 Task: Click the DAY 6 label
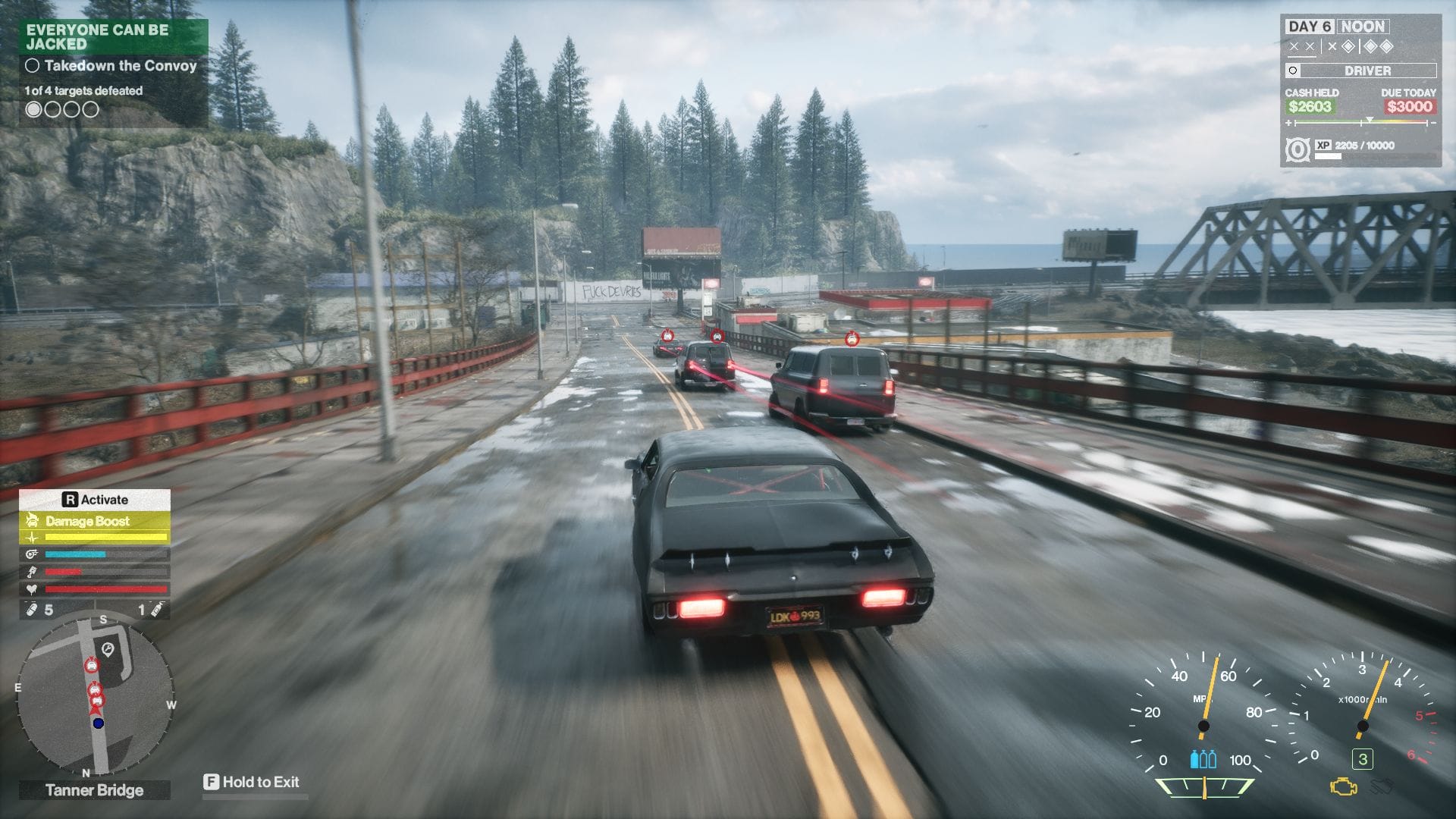coord(1311,27)
